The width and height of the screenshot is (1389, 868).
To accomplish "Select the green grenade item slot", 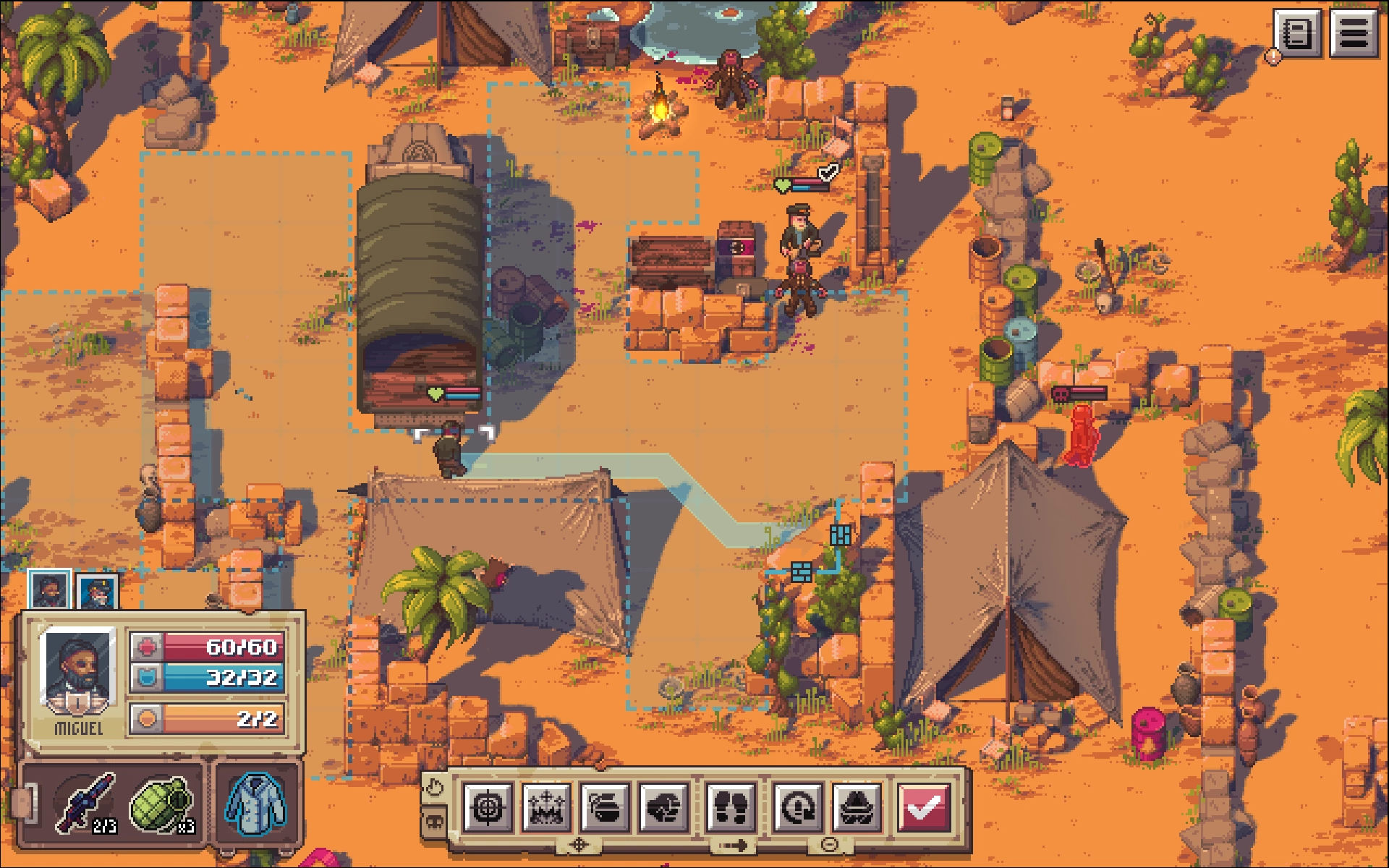I will pos(161,803).
